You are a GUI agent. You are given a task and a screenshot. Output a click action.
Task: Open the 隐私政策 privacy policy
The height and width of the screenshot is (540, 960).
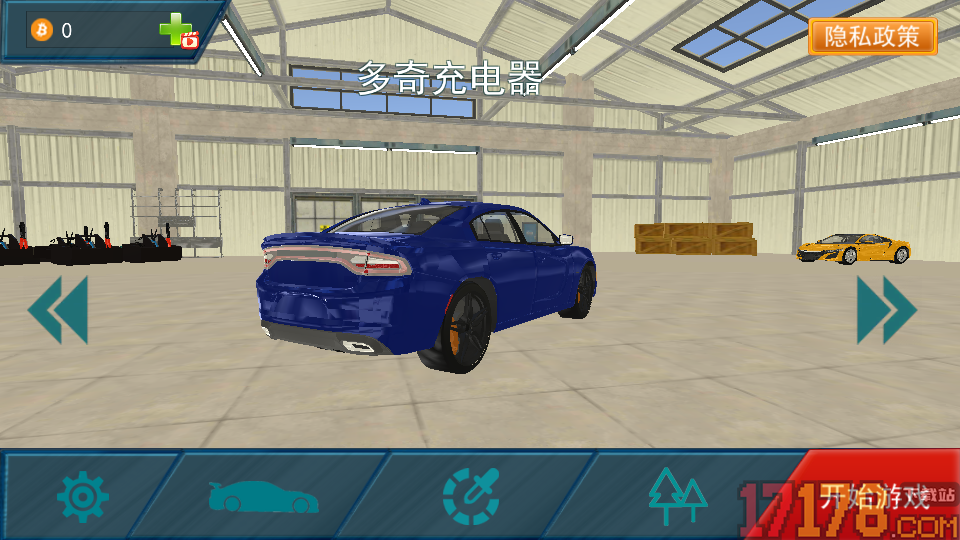(x=872, y=37)
